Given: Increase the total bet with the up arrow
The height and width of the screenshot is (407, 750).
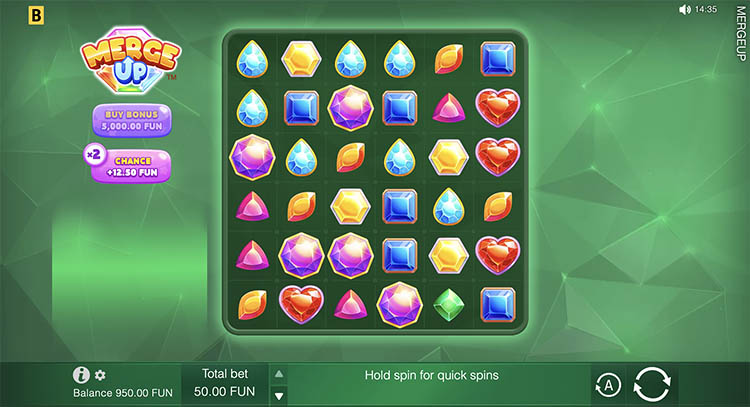Looking at the screenshot, I should coord(279,374).
